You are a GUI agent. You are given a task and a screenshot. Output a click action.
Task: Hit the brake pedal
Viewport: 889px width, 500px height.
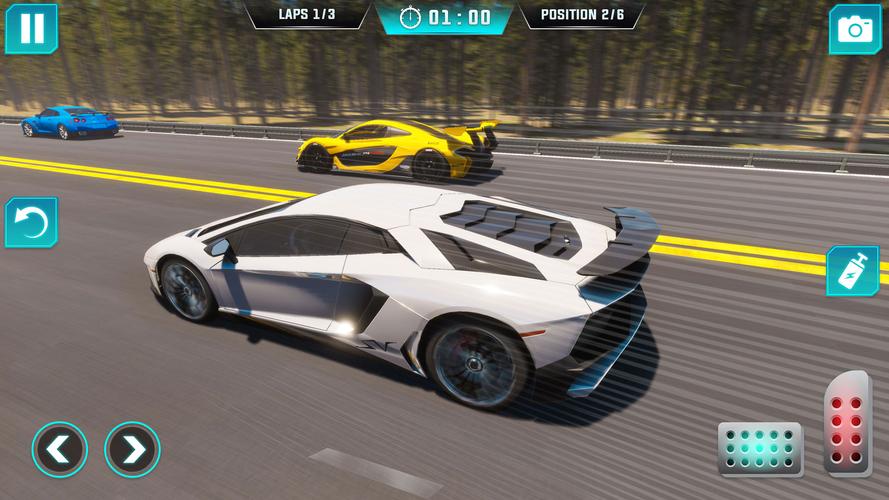pos(760,449)
